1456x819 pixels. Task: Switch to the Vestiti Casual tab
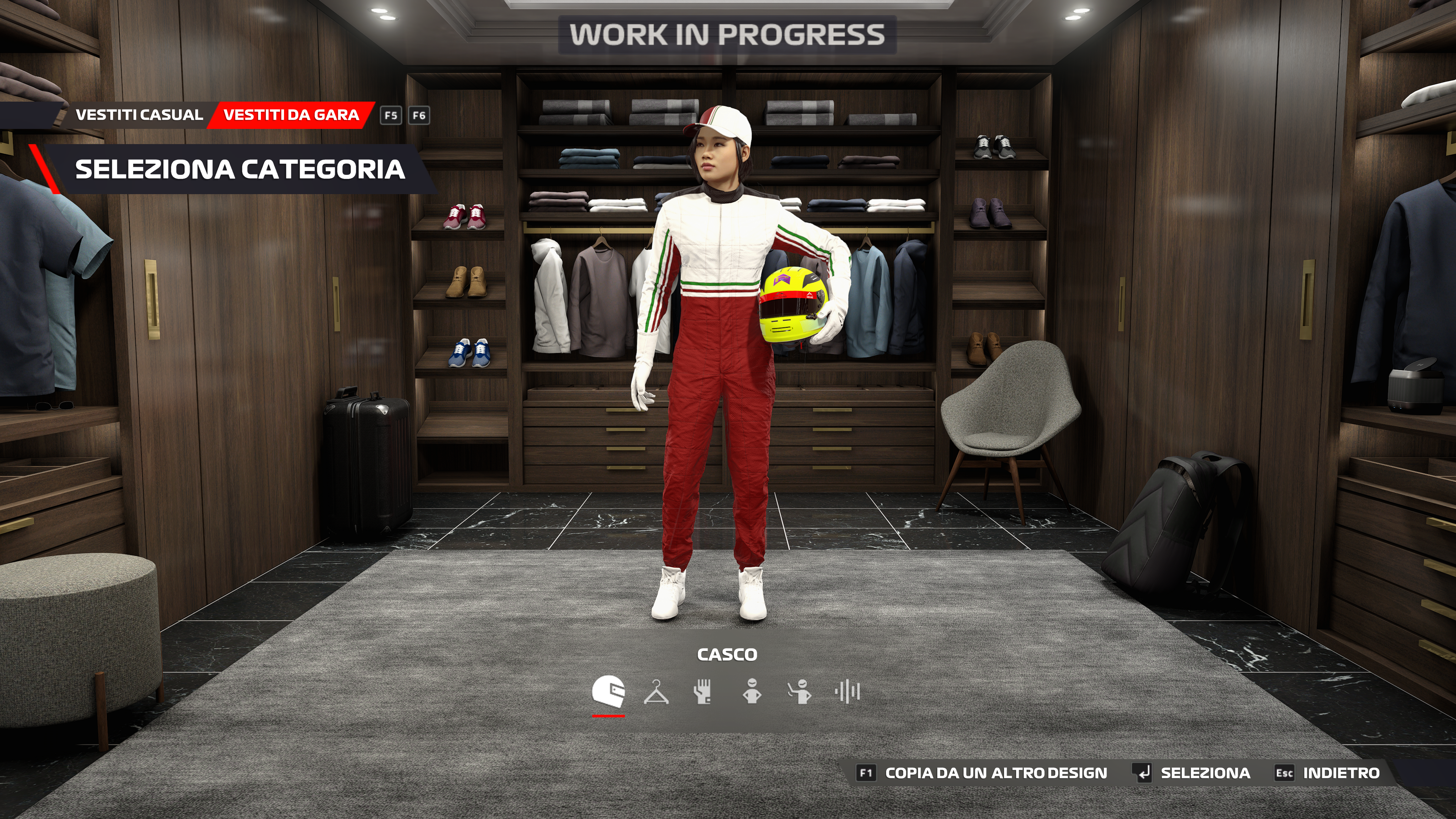click(x=139, y=115)
